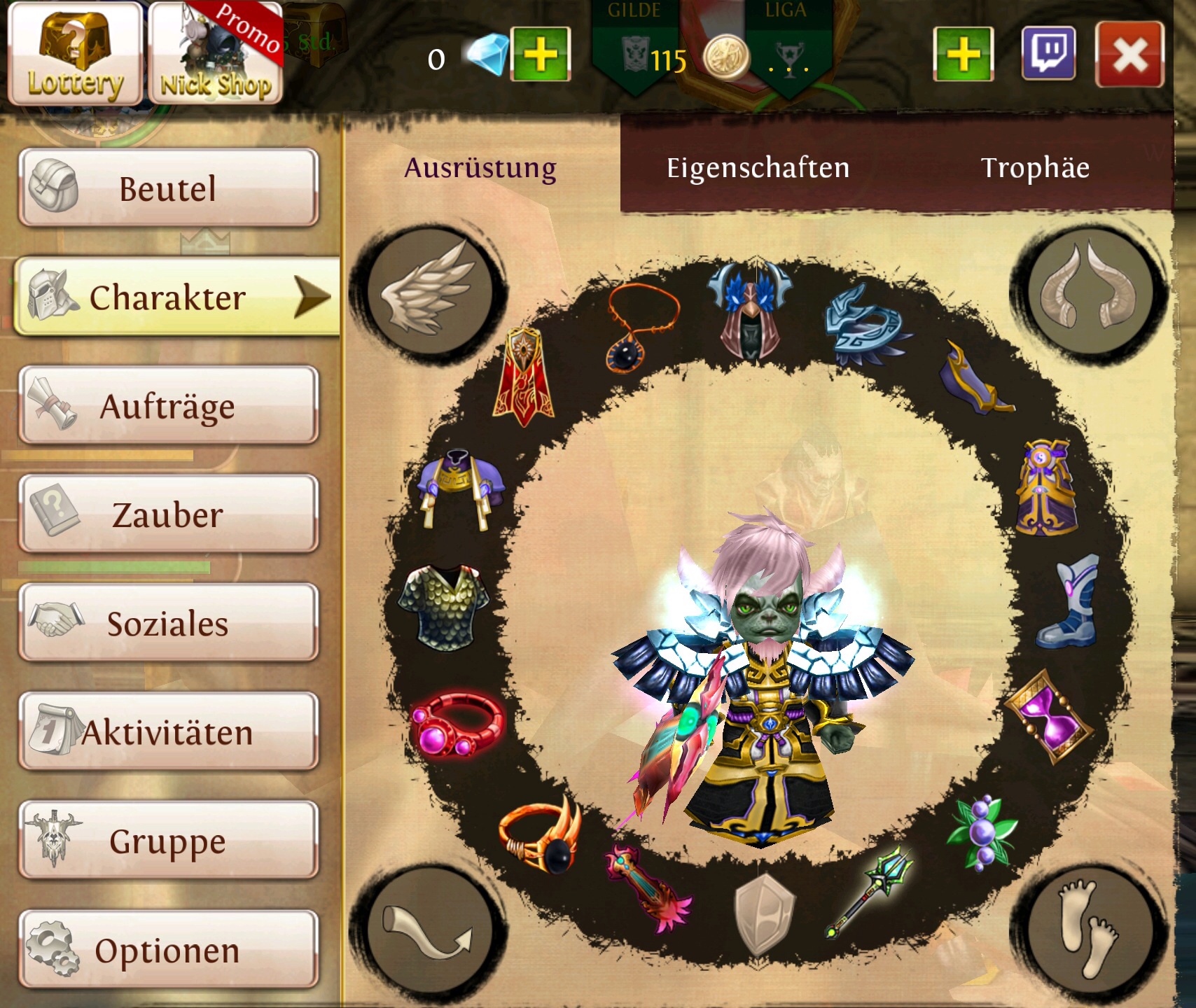
Task: Open the Aufträge quest menu
Action: coord(168,406)
